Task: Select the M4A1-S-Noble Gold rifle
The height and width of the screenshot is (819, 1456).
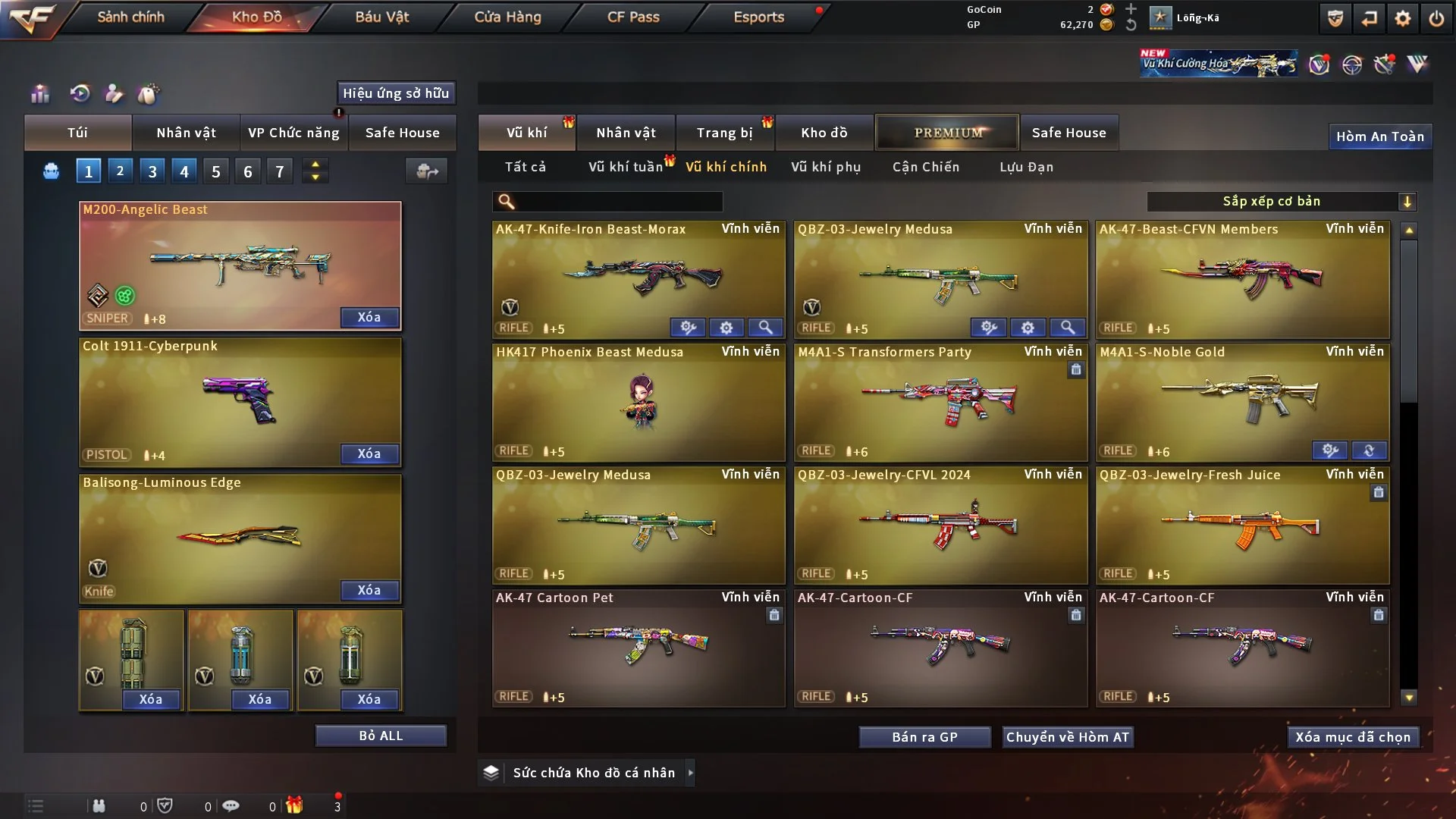Action: click(1242, 402)
